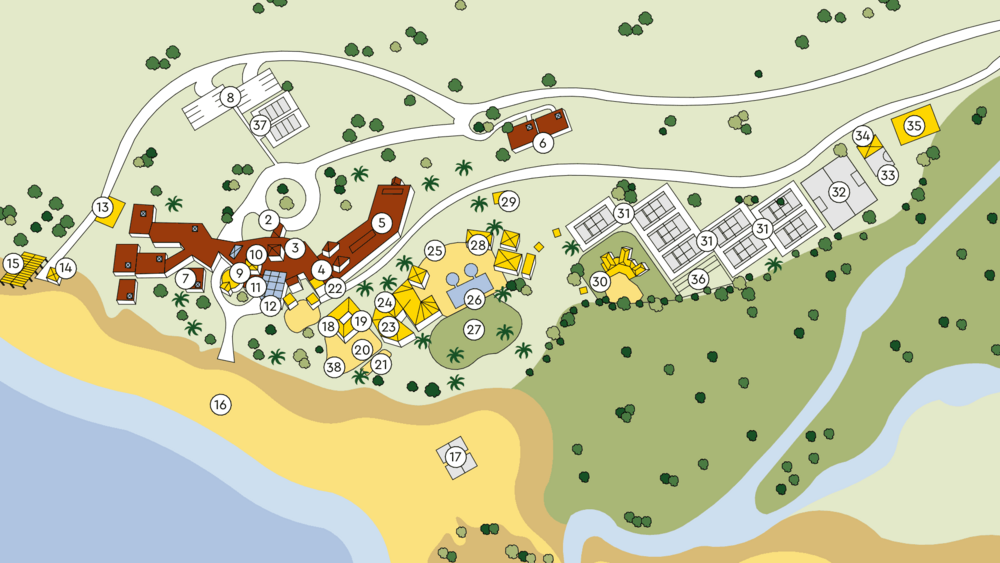Viewport: 1000px width, 563px height.
Task: Select the marker labeled 15
Action: click(x=13, y=264)
